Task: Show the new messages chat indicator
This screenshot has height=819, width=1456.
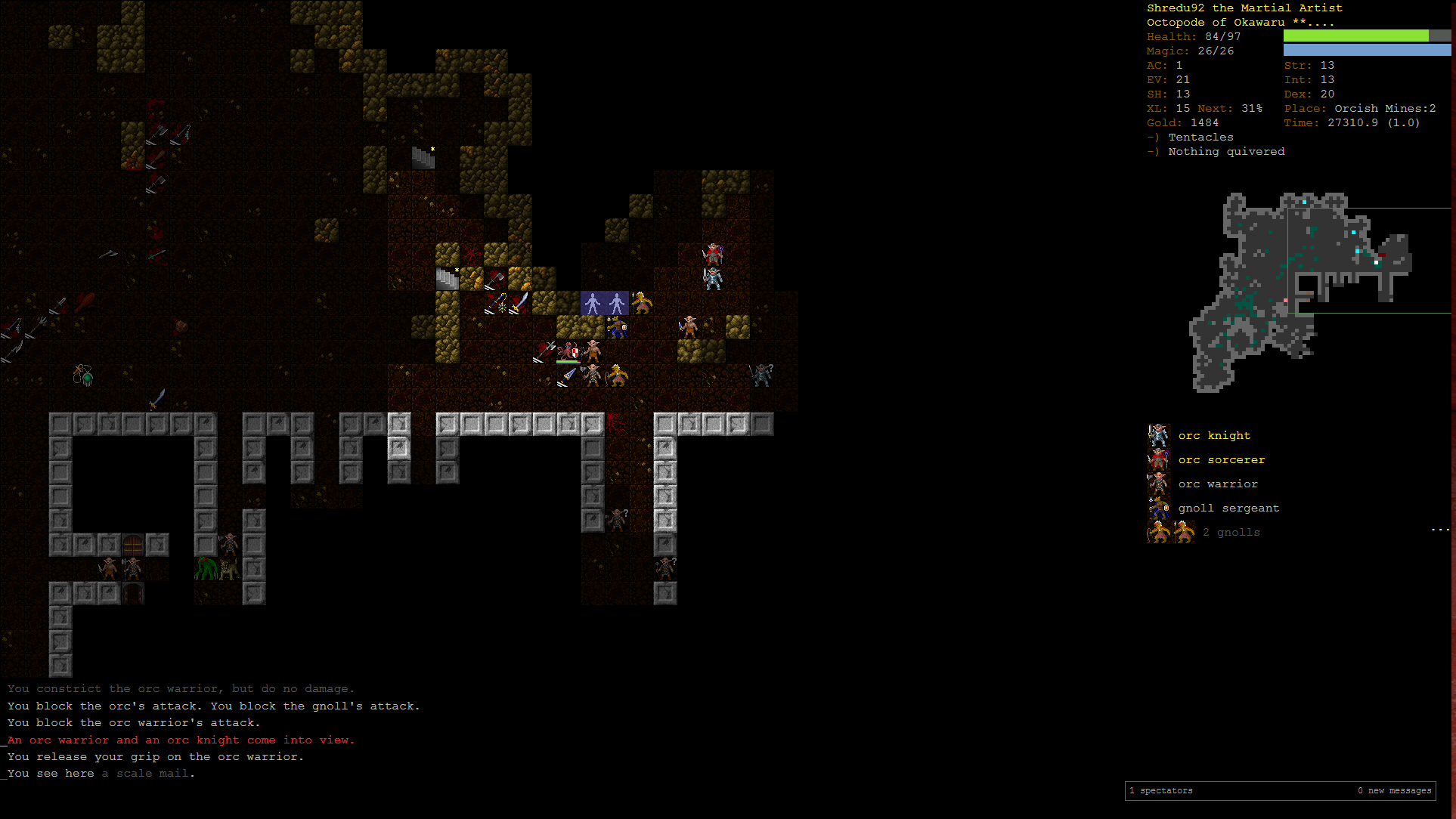Action: [x=1394, y=791]
